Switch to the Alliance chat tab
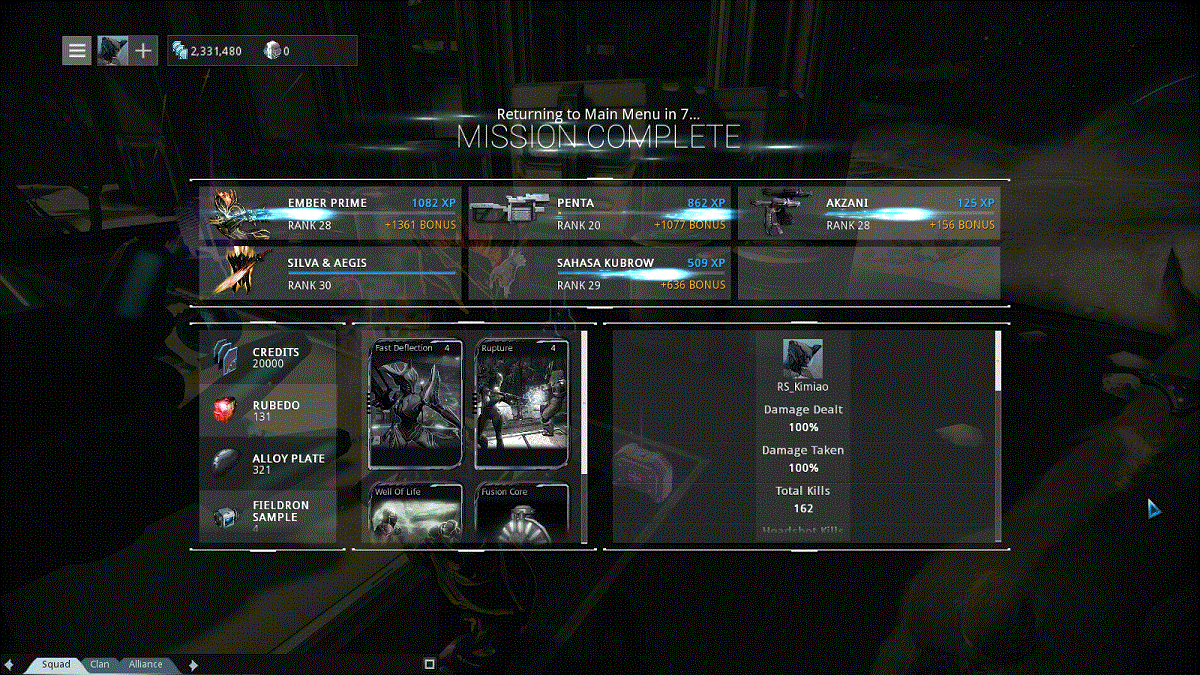The image size is (1200, 675). (146, 664)
